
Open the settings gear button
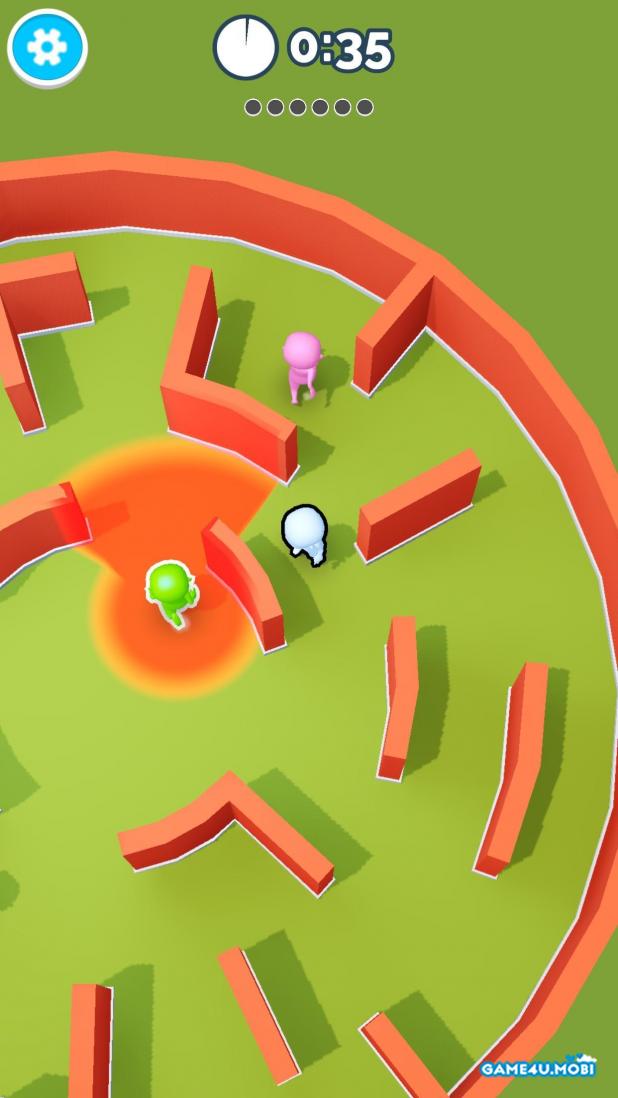click(x=47, y=47)
